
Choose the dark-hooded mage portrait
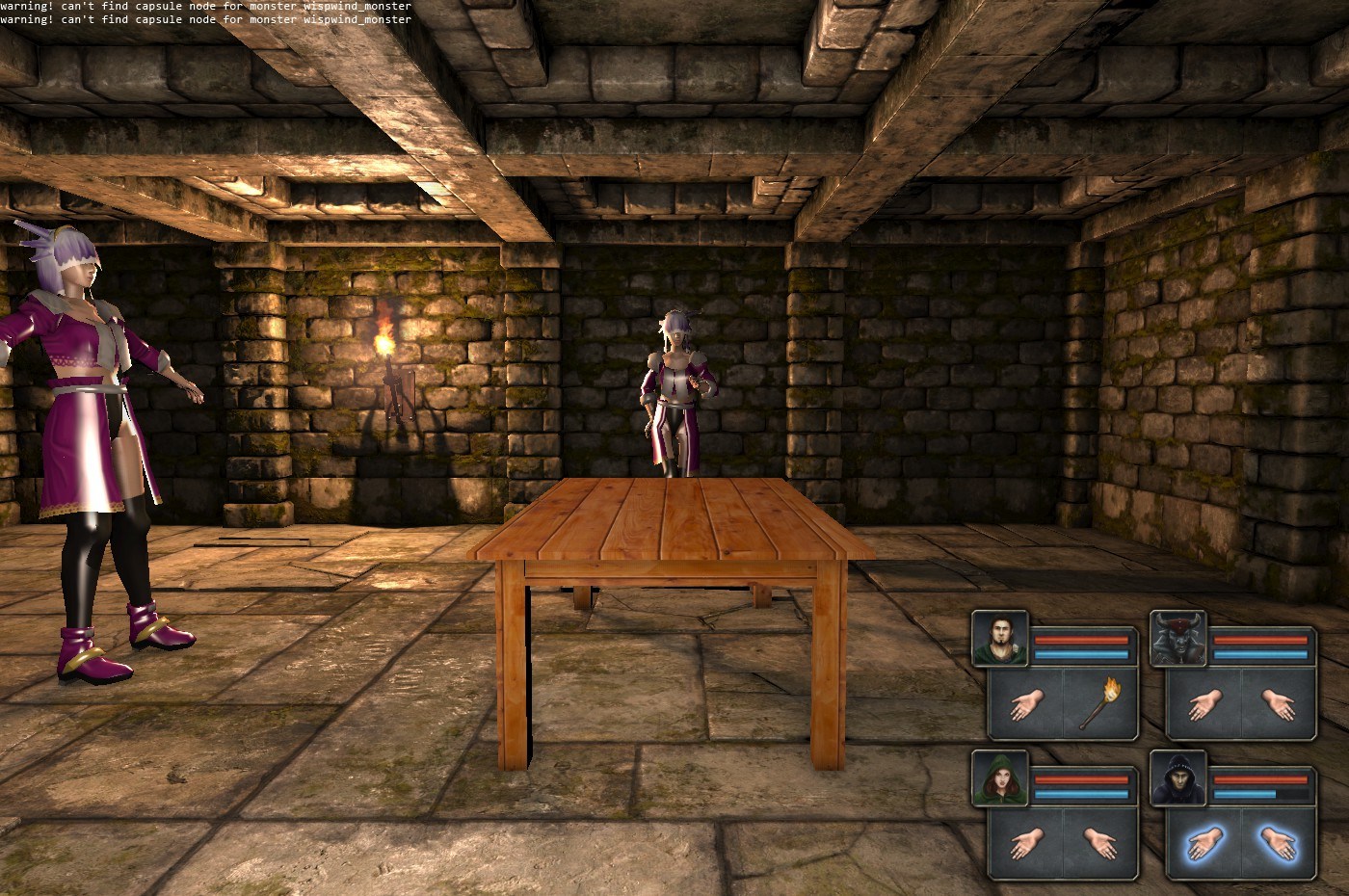click(x=1178, y=778)
